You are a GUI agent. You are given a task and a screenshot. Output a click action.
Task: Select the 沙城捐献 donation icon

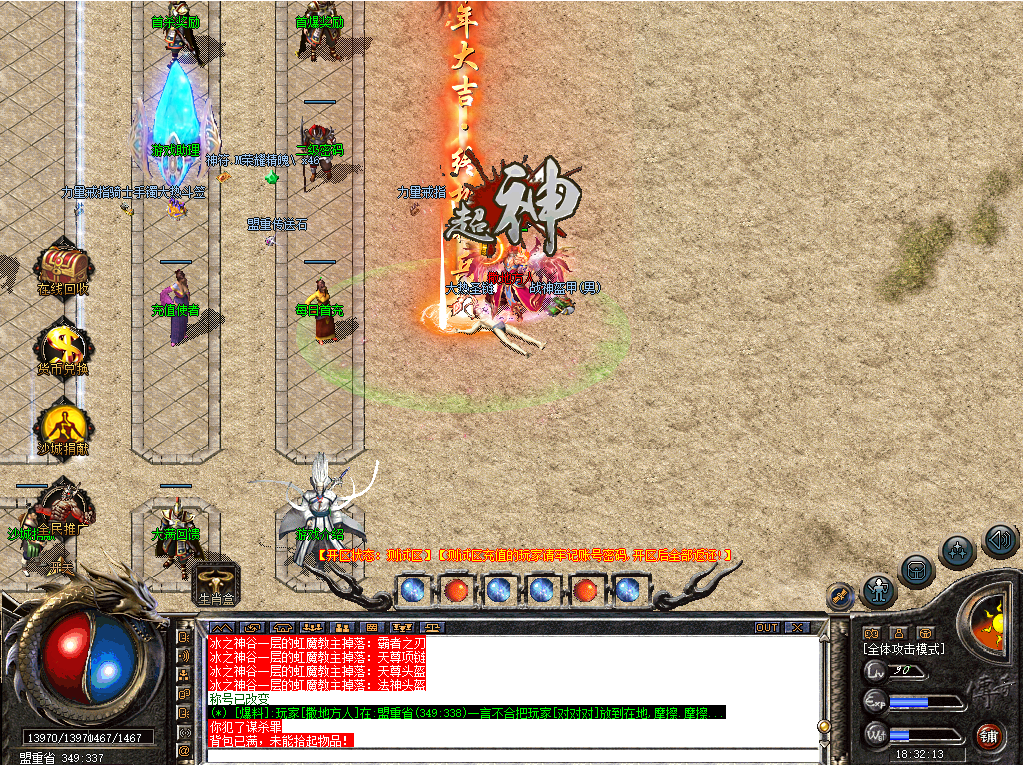click(64, 425)
